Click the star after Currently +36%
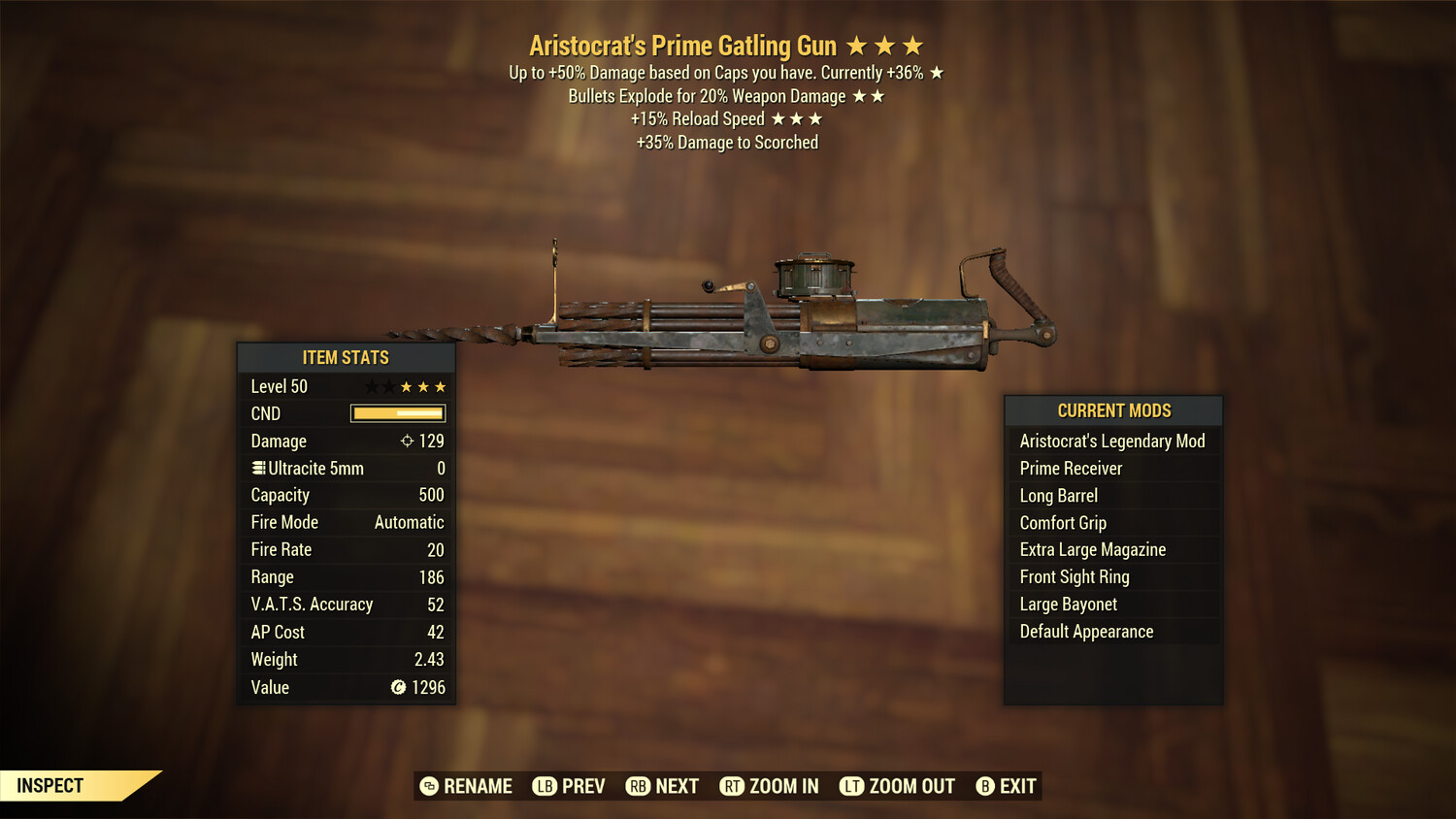The image size is (1456, 819). [938, 72]
